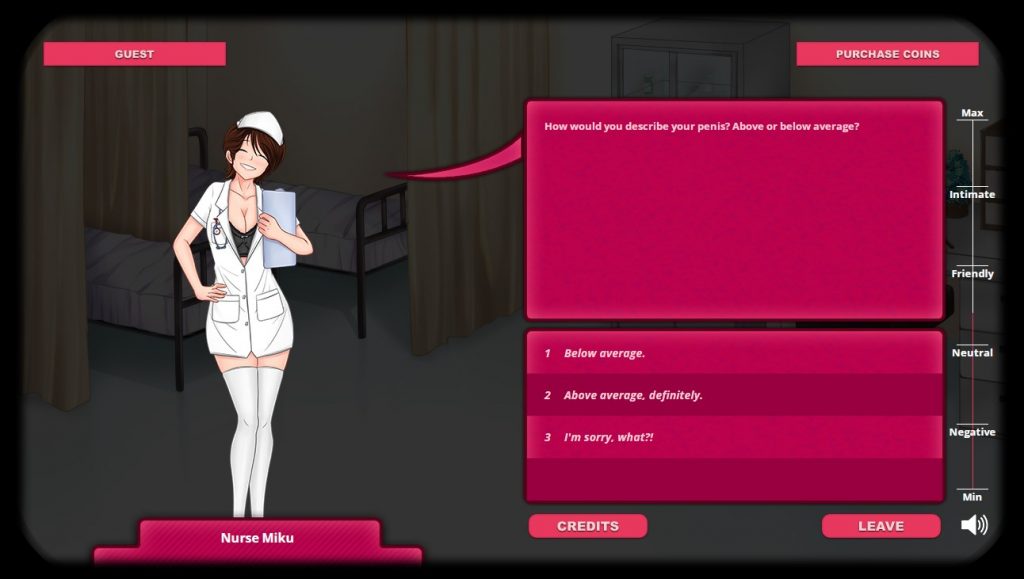Screen dimensions: 1024x579
Task: Open the Purchase Coins shop
Action: [x=887, y=54]
